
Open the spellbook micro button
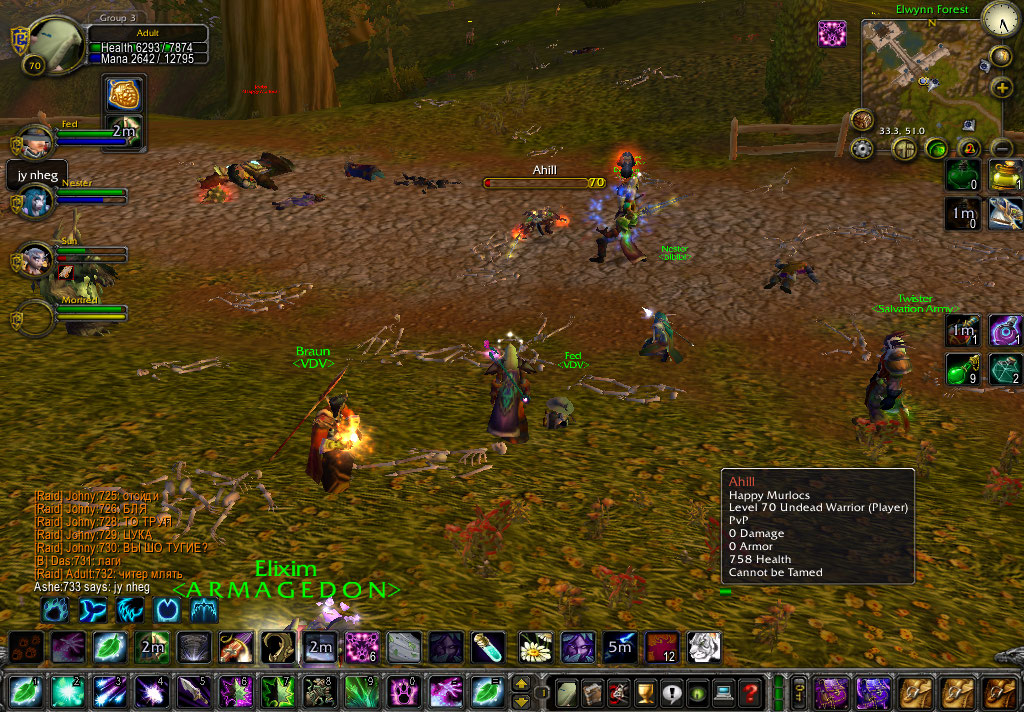point(593,692)
